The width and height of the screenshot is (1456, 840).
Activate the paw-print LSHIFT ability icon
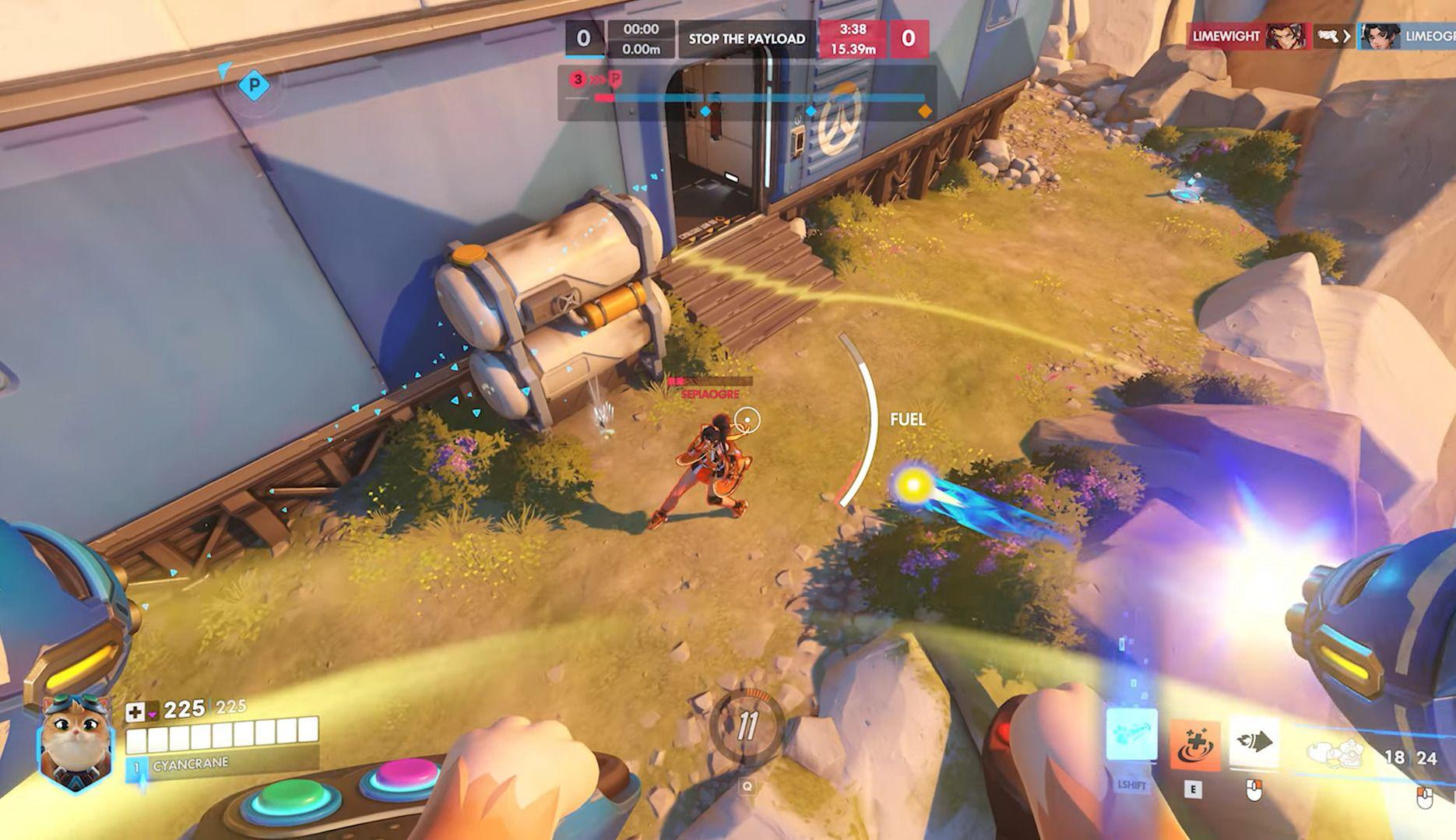pyautogui.click(x=1131, y=735)
